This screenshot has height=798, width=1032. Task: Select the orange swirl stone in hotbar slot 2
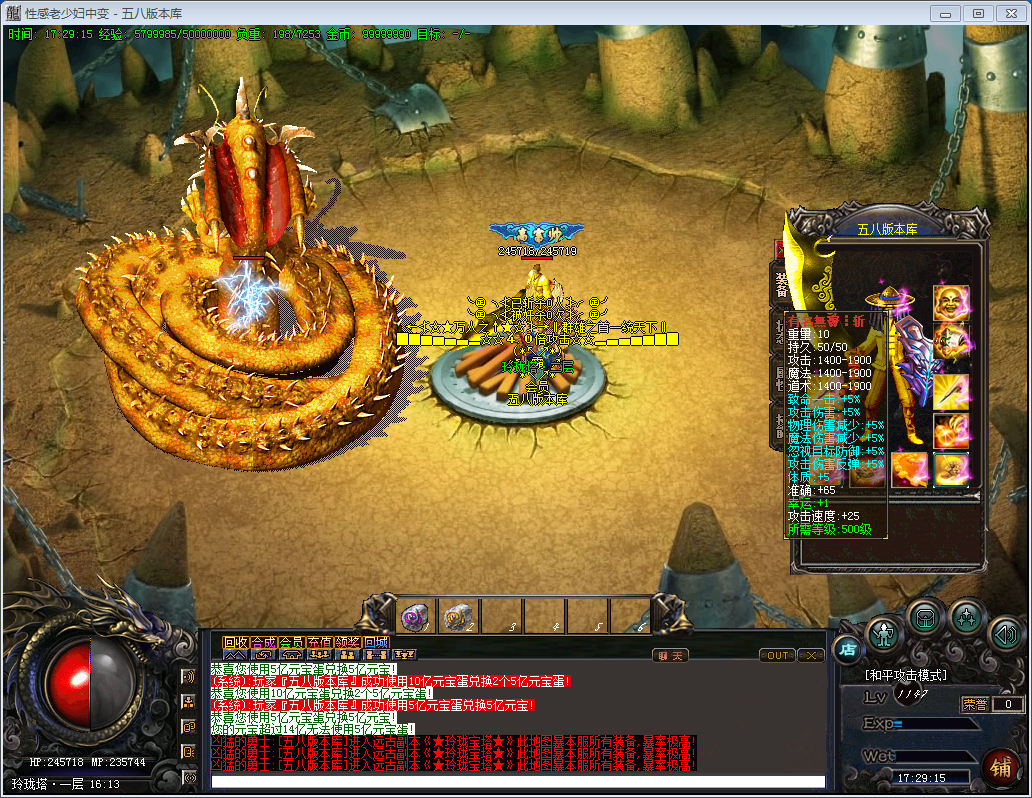point(458,617)
